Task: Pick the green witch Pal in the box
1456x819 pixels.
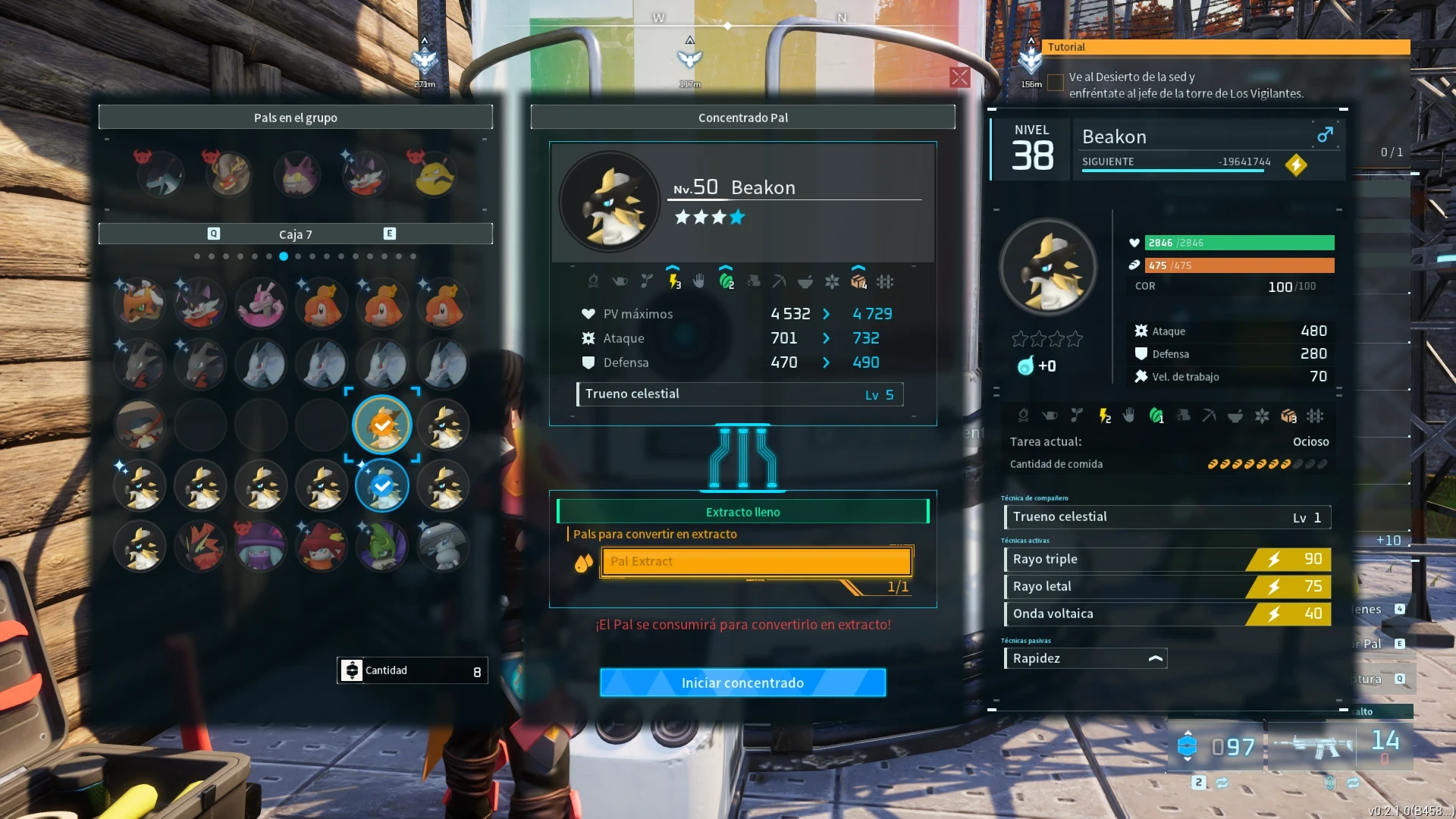Action: point(382,546)
